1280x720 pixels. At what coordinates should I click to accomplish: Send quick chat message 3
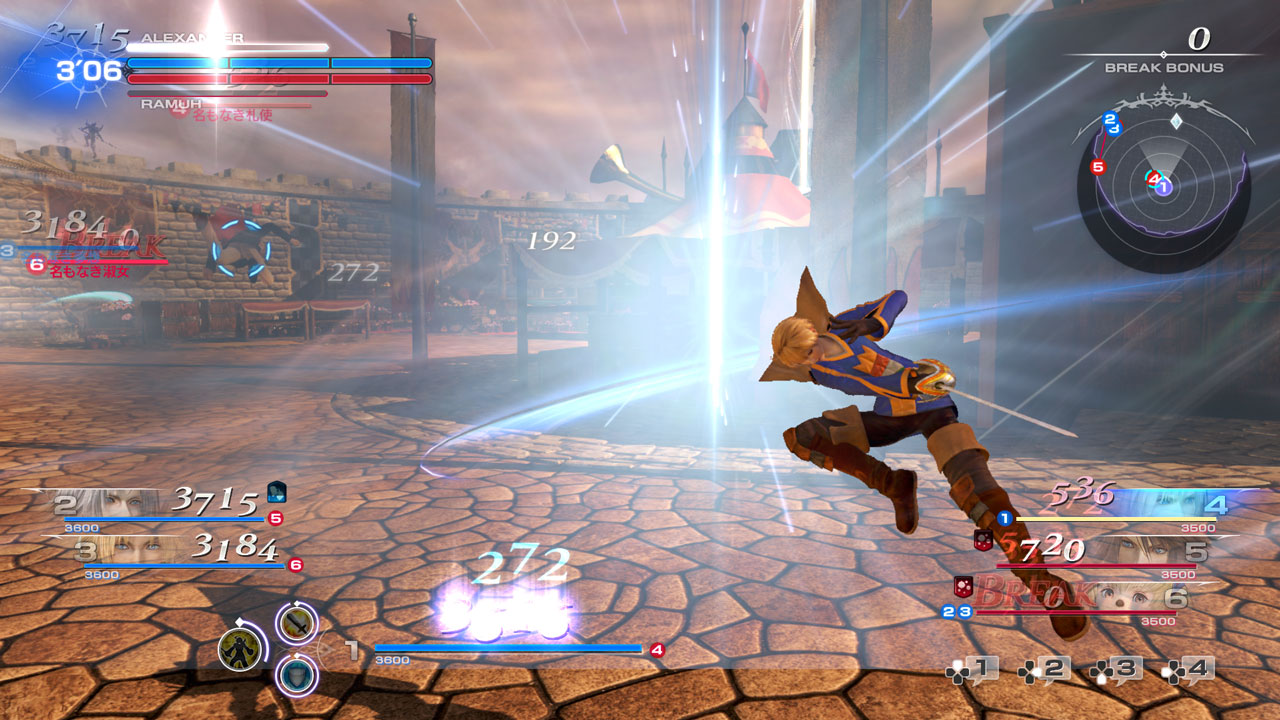pos(1116,669)
